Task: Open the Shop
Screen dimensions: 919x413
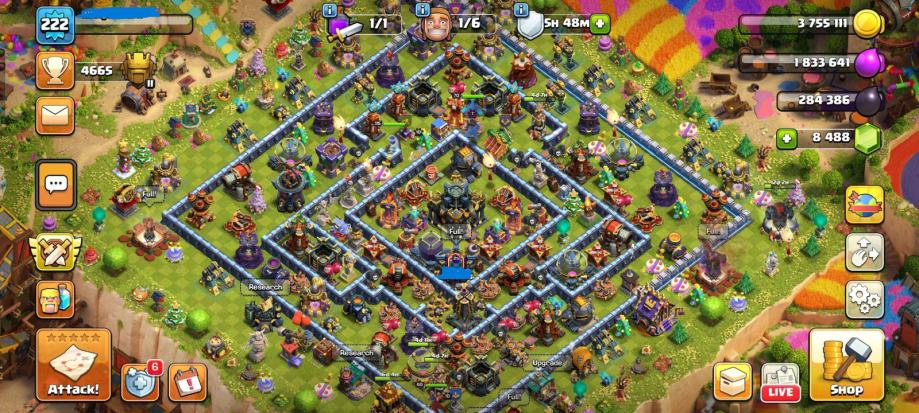Action: click(x=846, y=366)
